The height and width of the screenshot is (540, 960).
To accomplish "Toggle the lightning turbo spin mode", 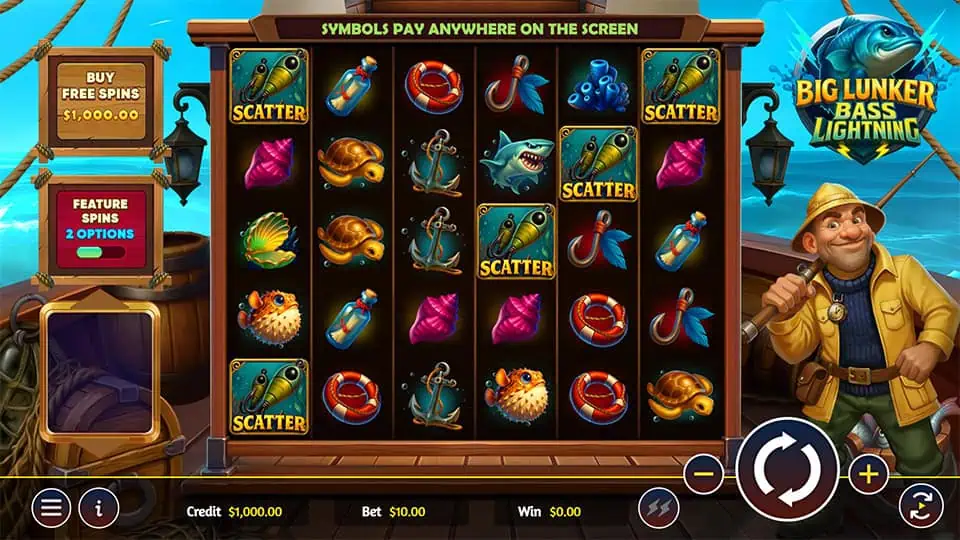I will click(658, 509).
